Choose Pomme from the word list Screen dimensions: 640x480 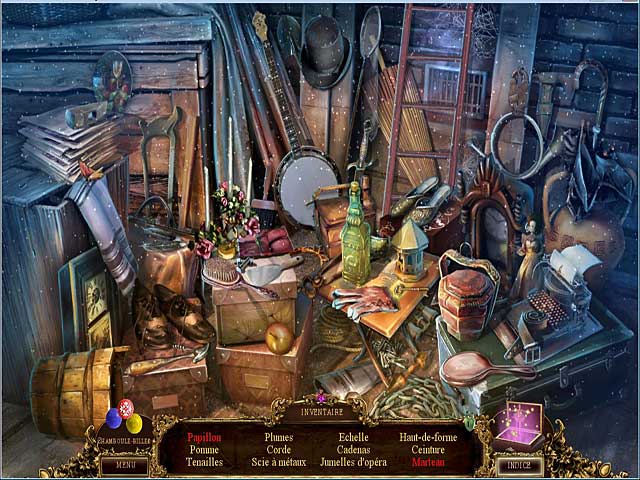(204, 449)
